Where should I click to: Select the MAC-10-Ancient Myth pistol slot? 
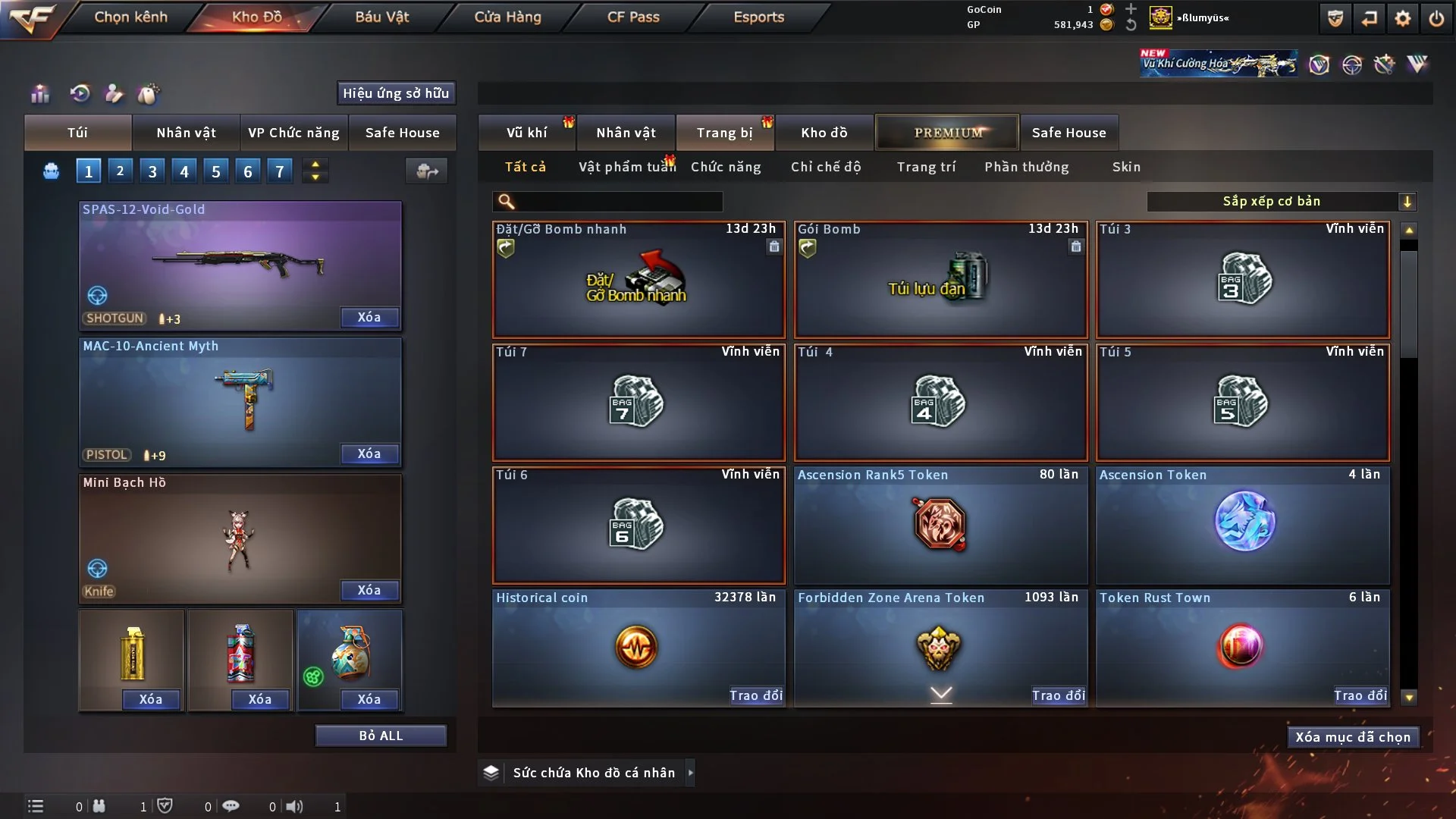pyautogui.click(x=240, y=402)
